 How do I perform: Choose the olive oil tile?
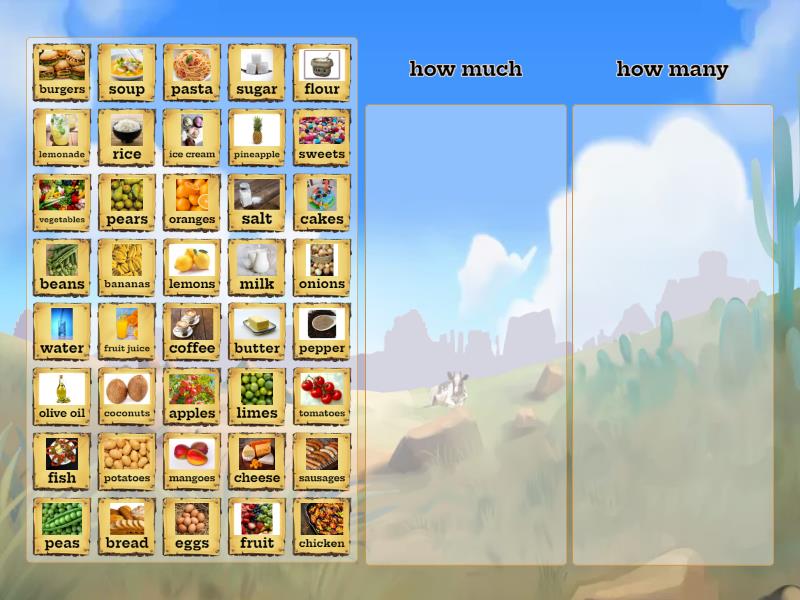(62, 397)
